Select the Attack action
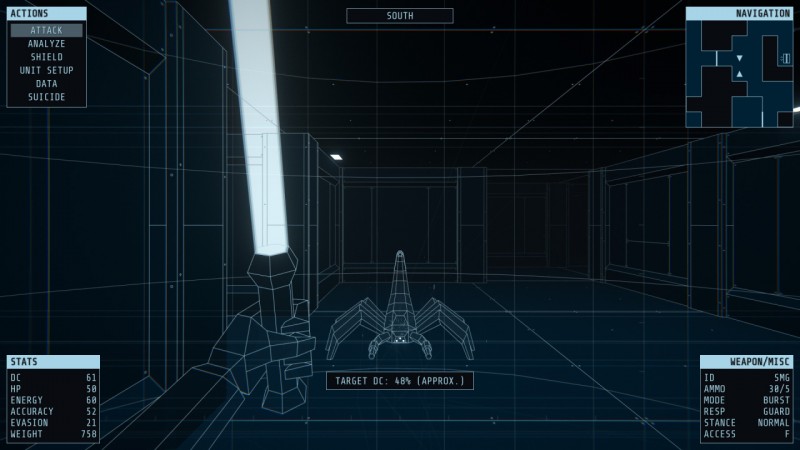This screenshot has height=450, width=800. point(46,30)
